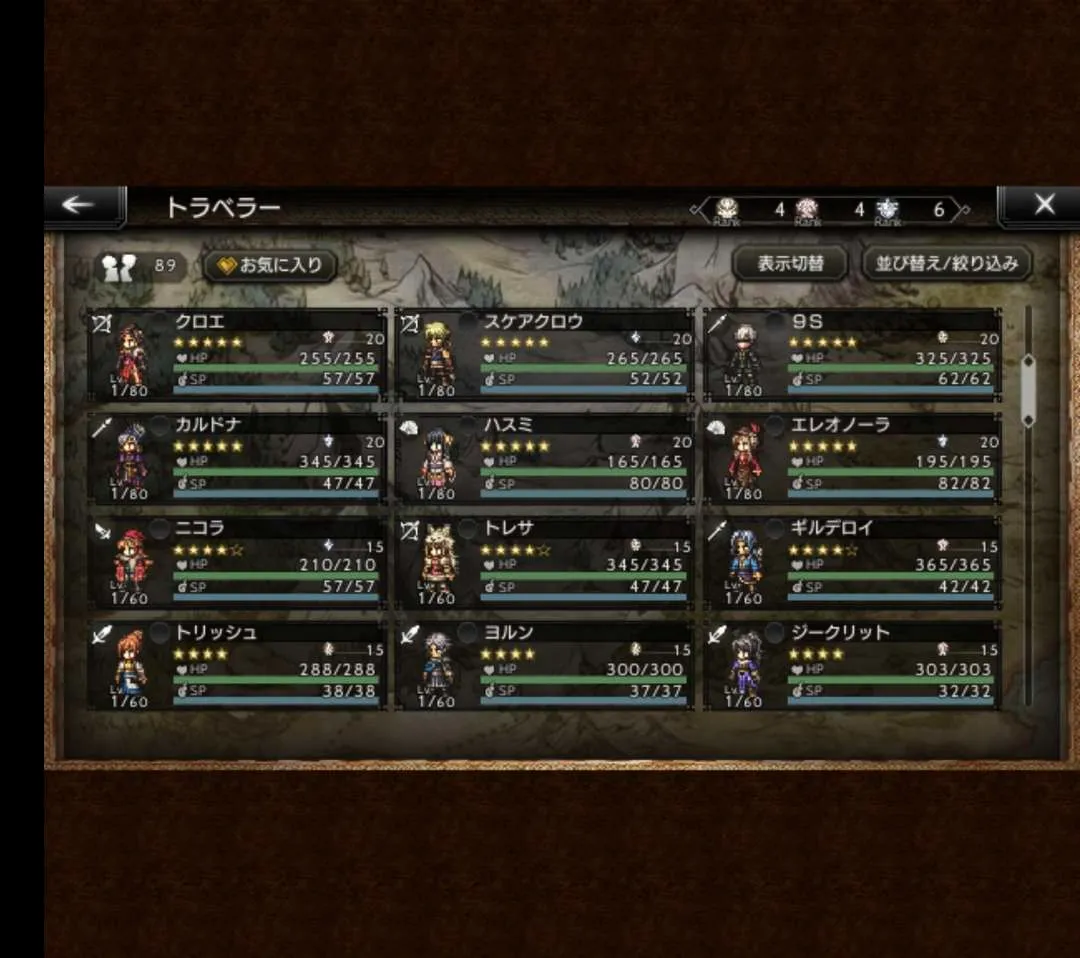
Task: Pick the ハスミ character card
Action: [x=544, y=458]
